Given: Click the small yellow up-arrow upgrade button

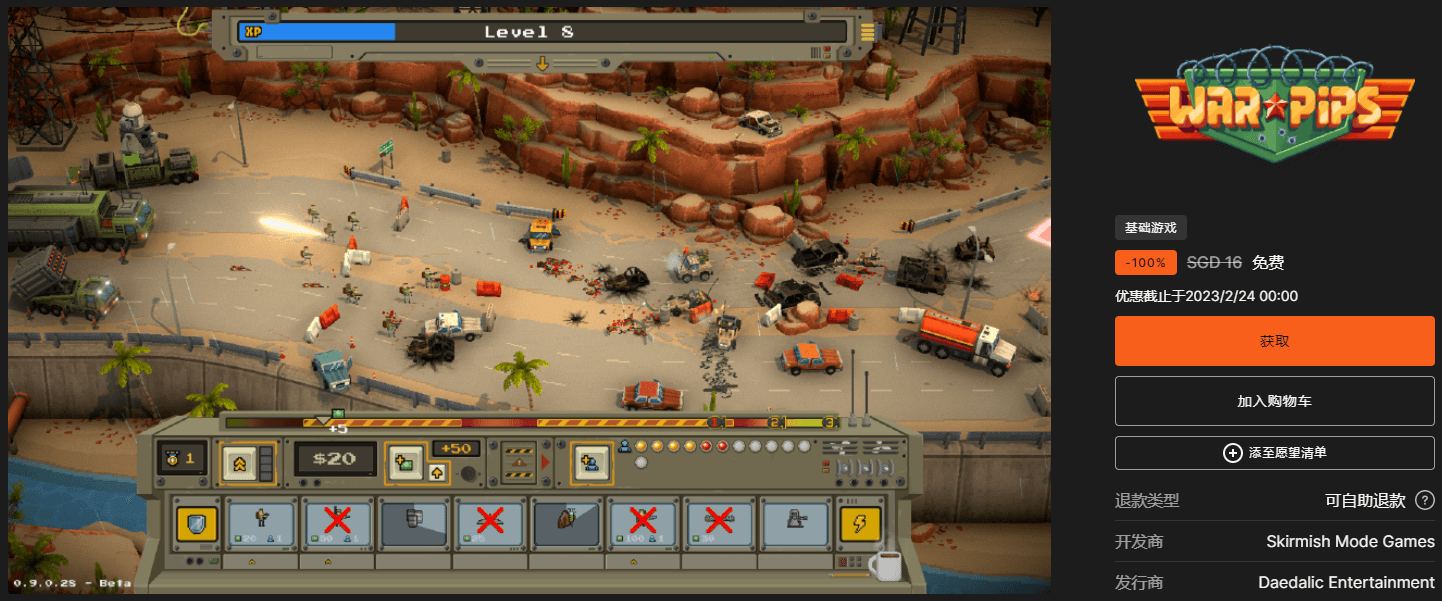Looking at the screenshot, I should point(438,472).
